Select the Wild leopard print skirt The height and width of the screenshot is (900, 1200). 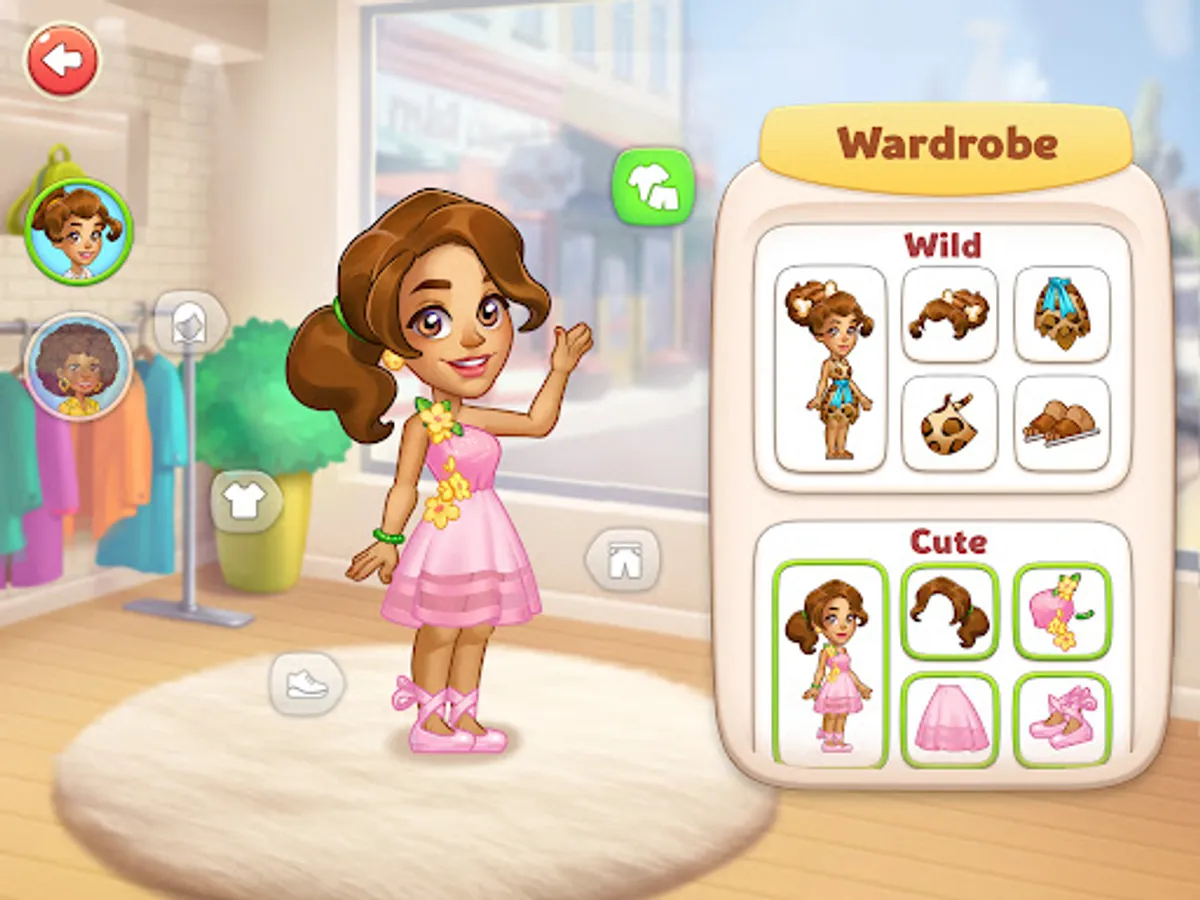(x=950, y=423)
